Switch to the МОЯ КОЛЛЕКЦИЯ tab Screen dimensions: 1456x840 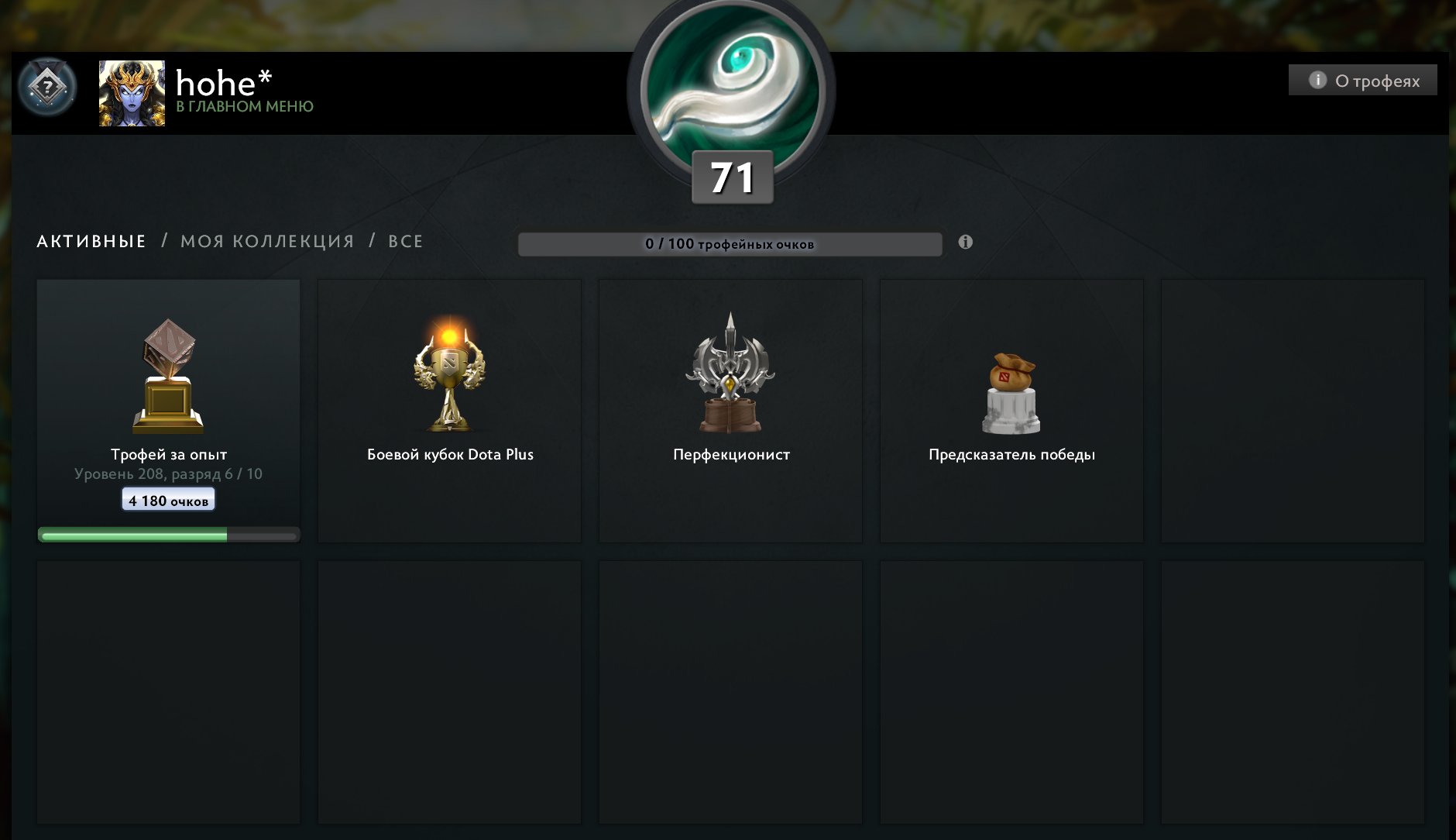pos(266,241)
